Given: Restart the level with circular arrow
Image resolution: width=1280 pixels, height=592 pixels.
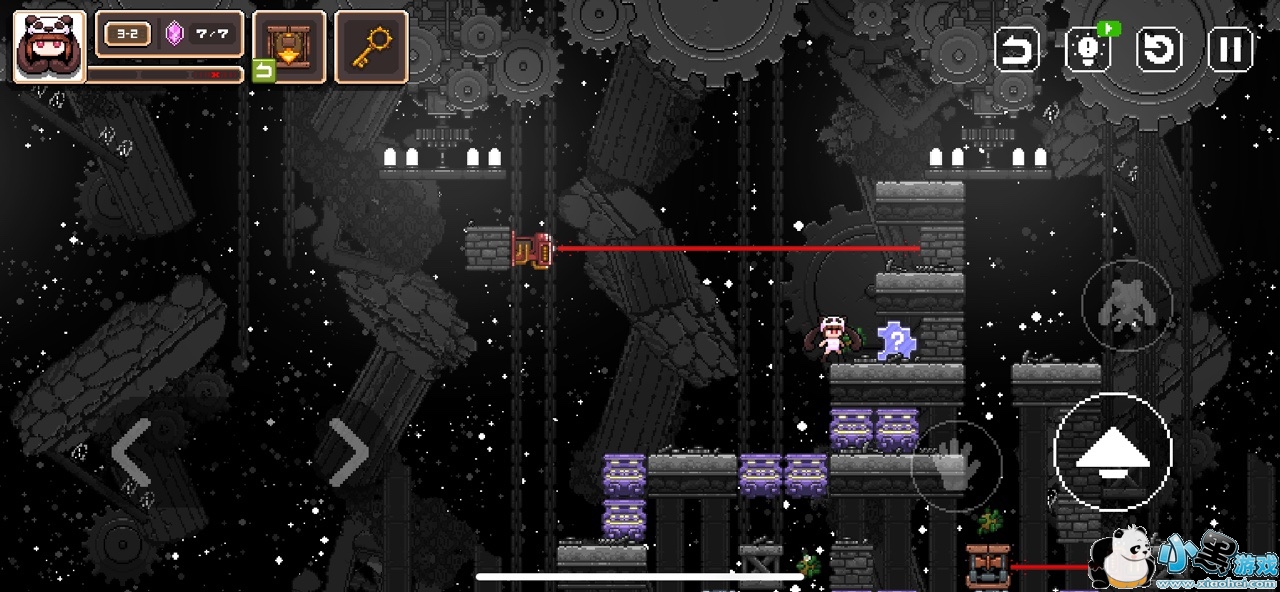Looking at the screenshot, I should [x=1160, y=49].
